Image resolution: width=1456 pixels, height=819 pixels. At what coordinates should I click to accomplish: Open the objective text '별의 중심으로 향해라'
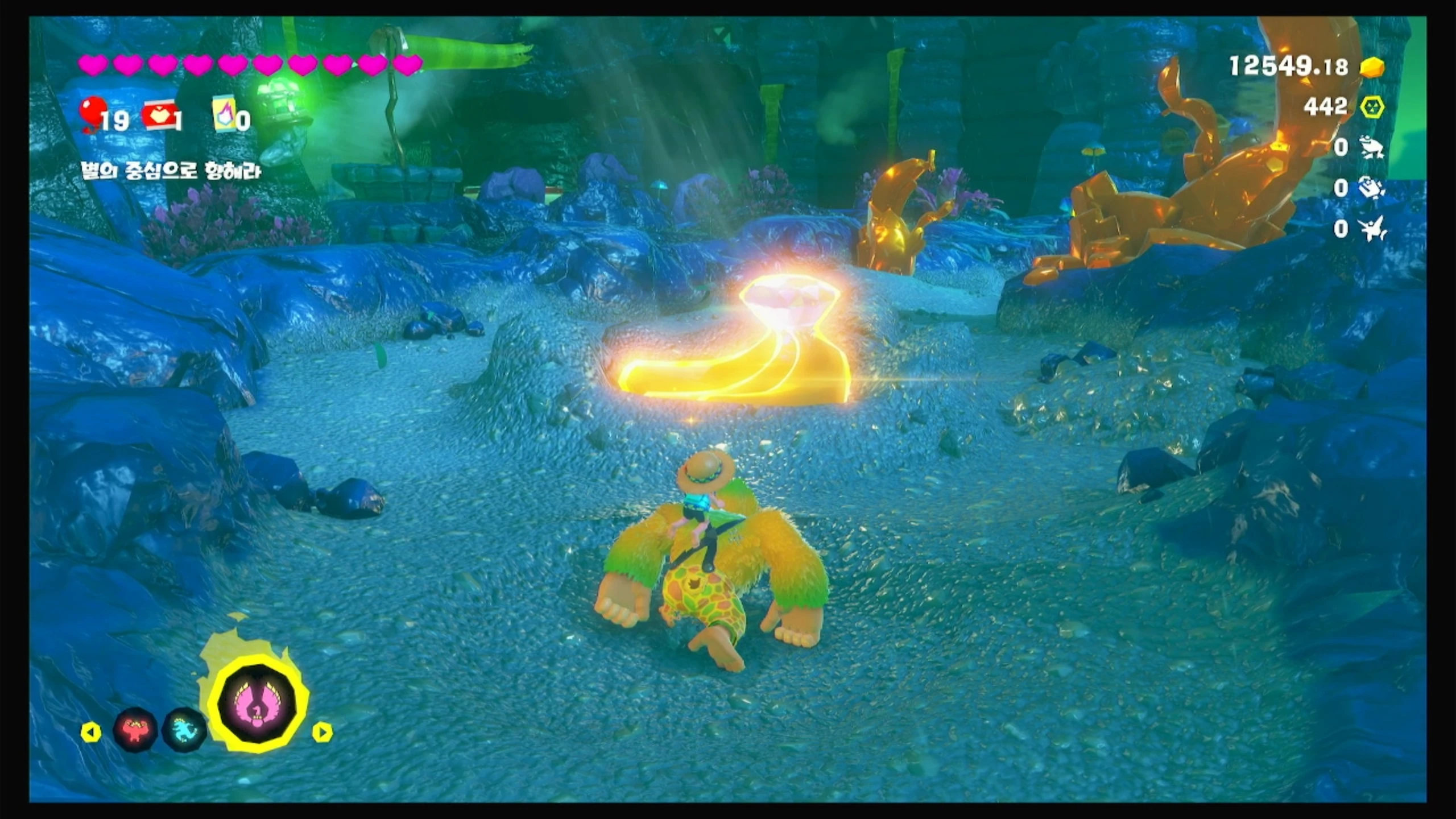point(171,171)
